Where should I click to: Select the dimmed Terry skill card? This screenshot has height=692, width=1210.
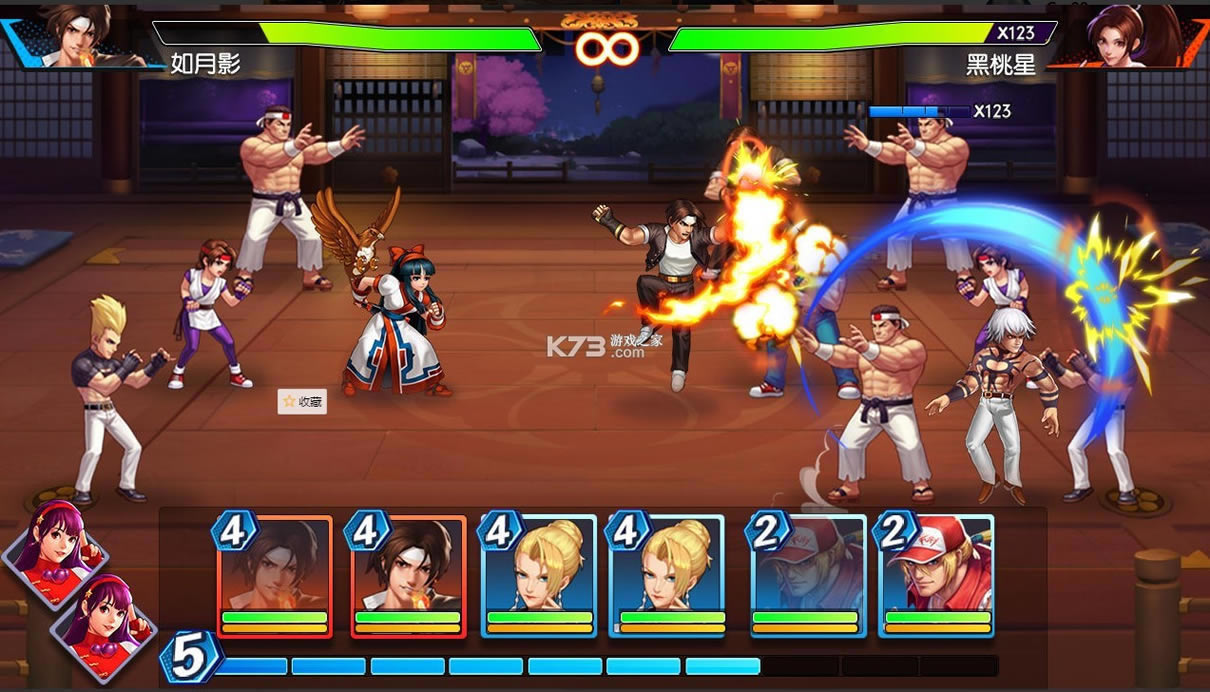click(x=808, y=575)
